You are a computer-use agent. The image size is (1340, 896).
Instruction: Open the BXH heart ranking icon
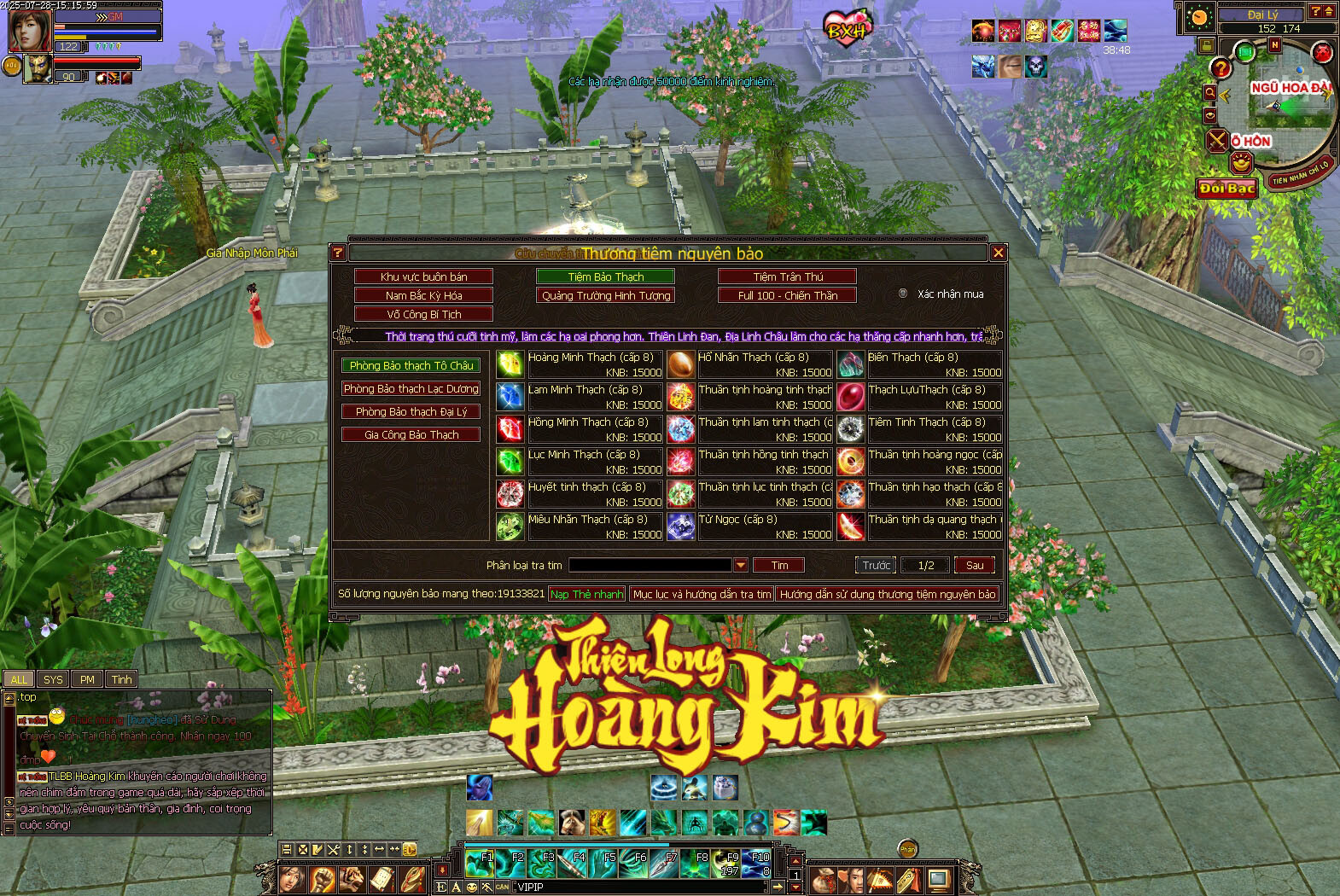(847, 29)
